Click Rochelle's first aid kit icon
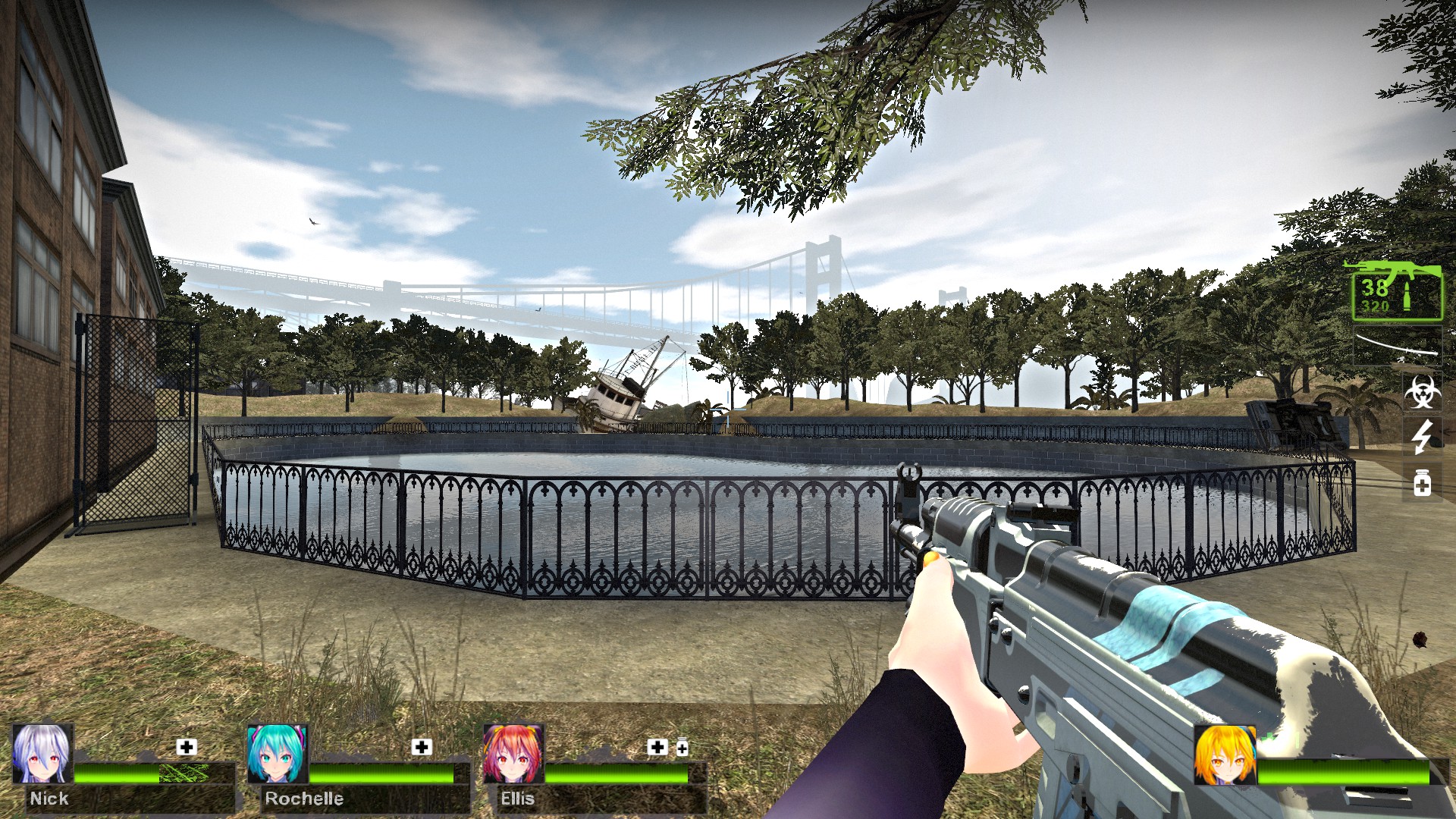Image resolution: width=1456 pixels, height=819 pixels. point(422,747)
